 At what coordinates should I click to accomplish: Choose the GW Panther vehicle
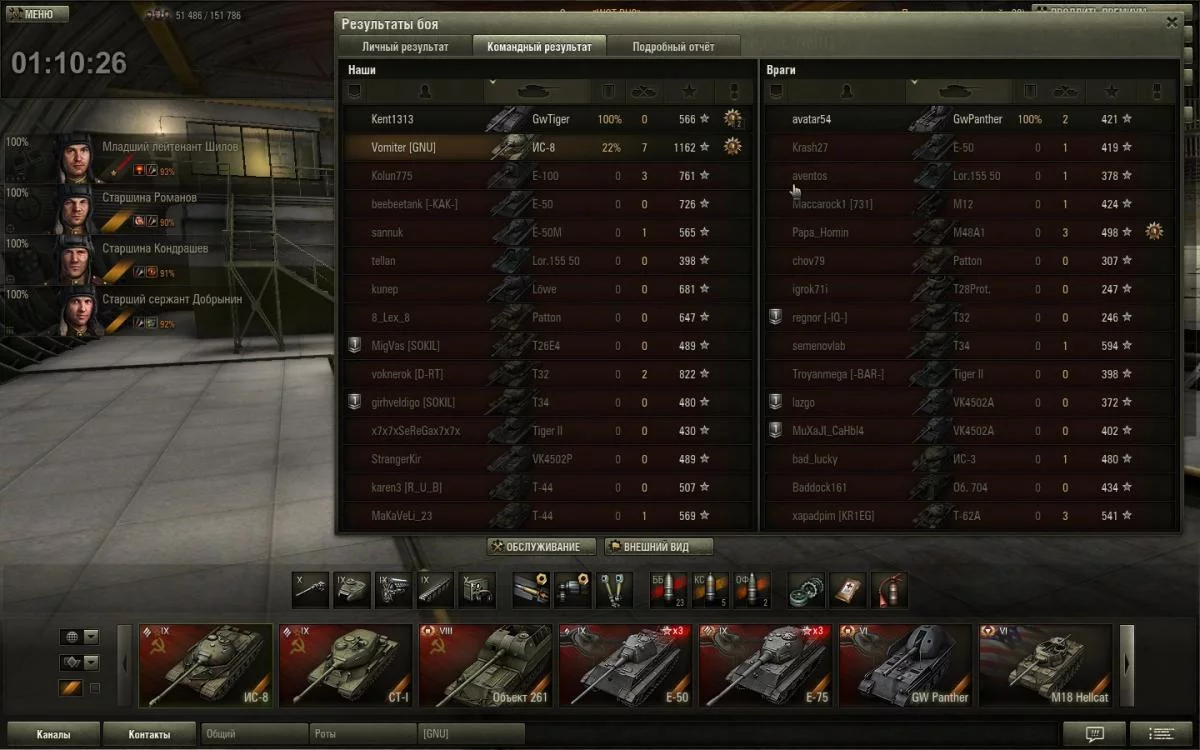(905, 666)
